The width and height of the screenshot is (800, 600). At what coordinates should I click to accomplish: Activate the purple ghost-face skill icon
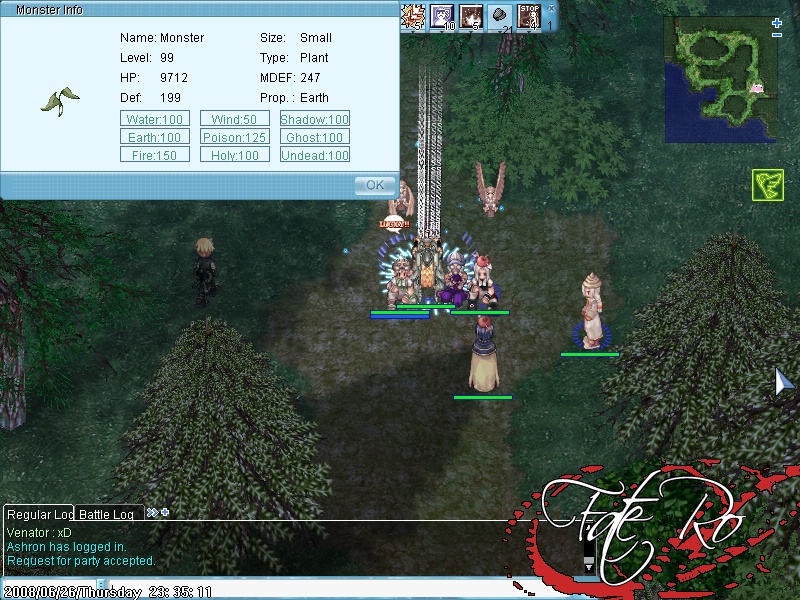tap(442, 16)
